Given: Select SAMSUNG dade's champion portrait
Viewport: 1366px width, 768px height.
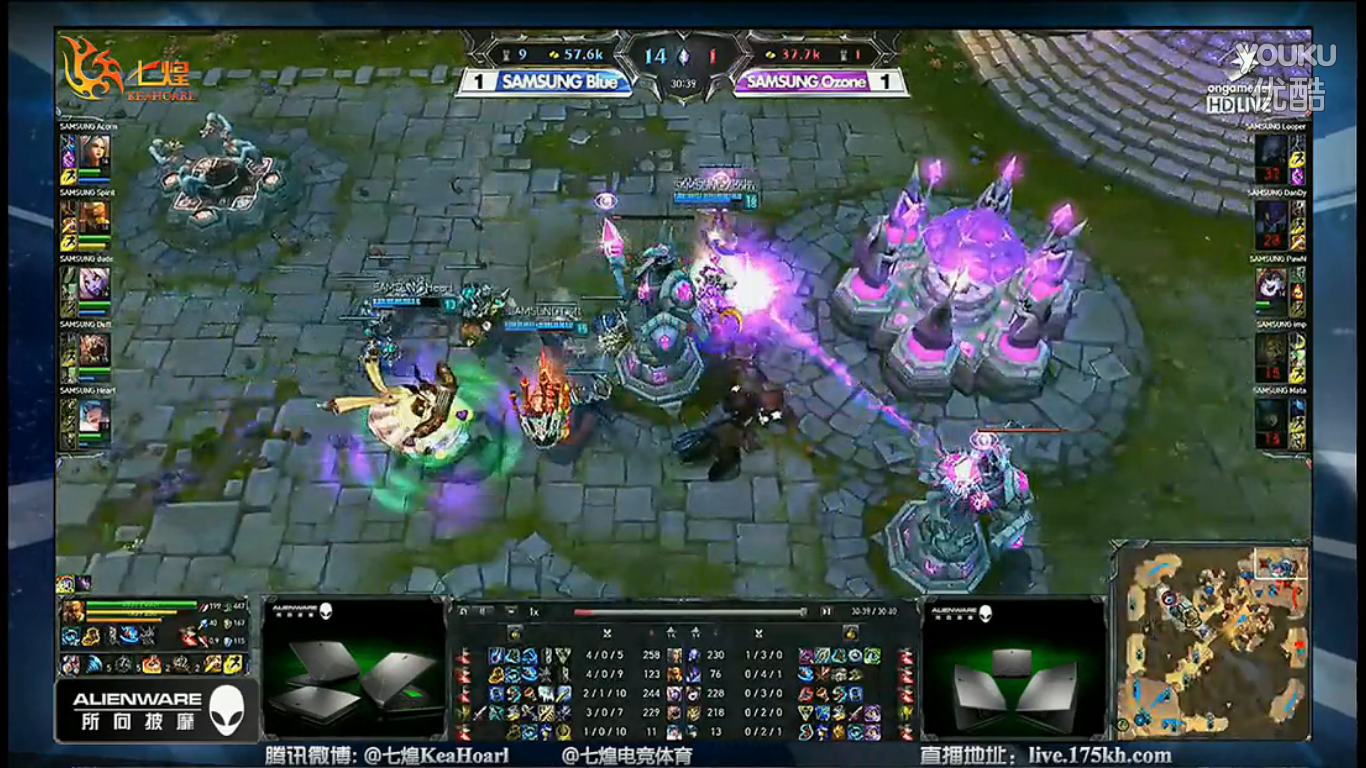Looking at the screenshot, I should pos(95,283).
